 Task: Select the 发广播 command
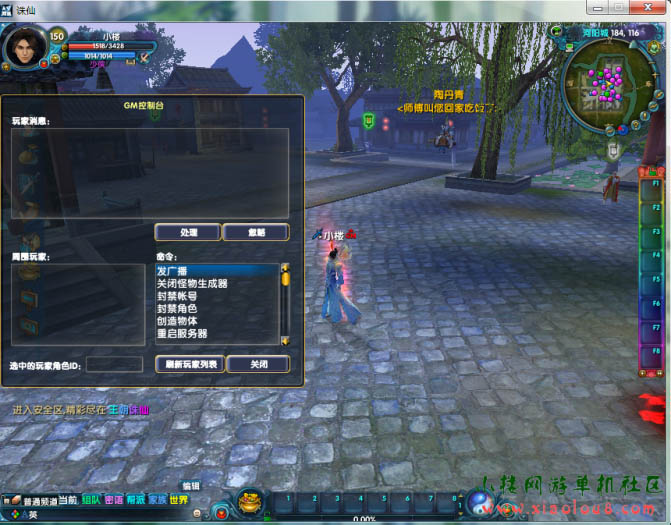[216, 271]
